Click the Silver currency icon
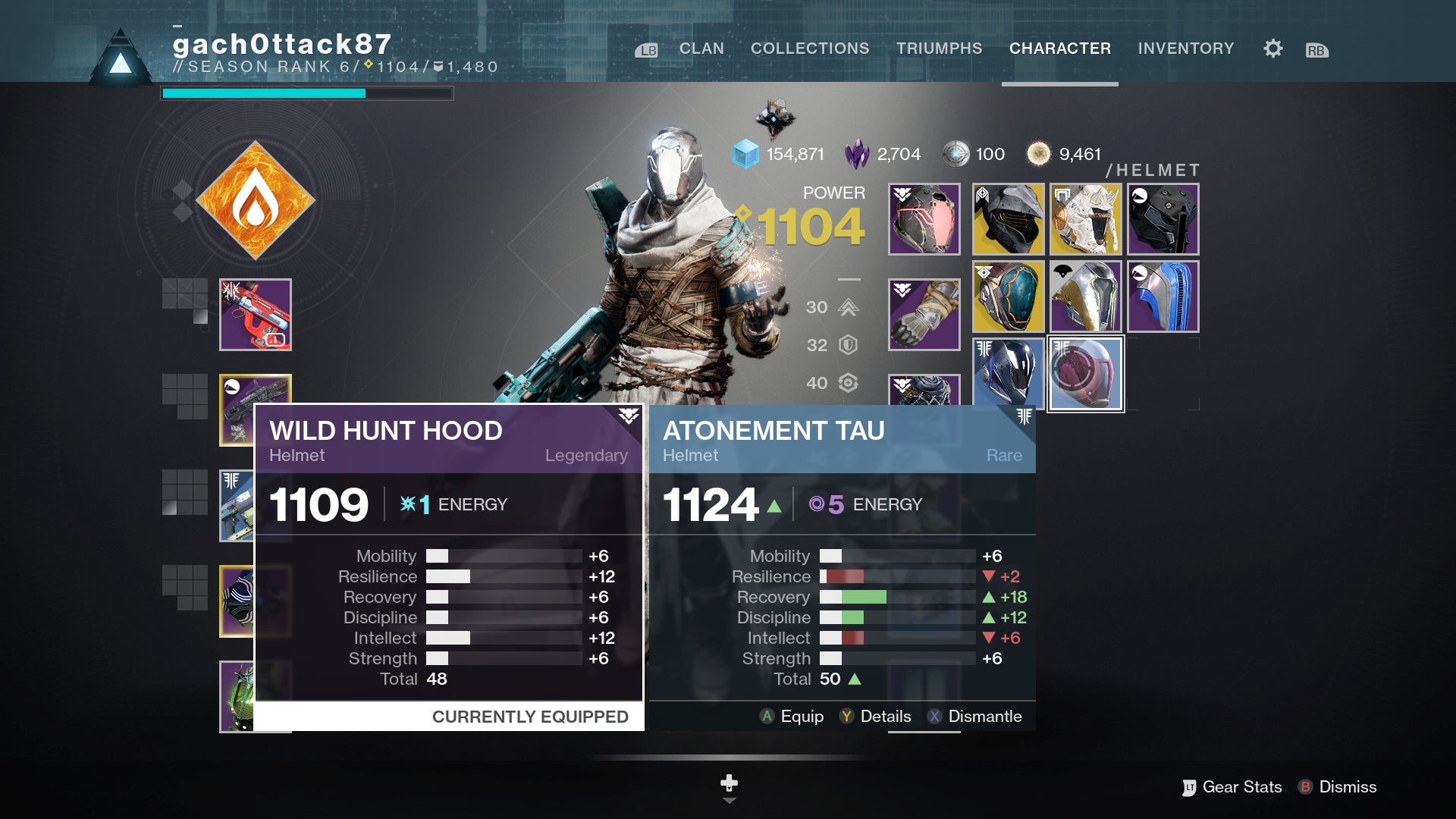 click(x=957, y=153)
